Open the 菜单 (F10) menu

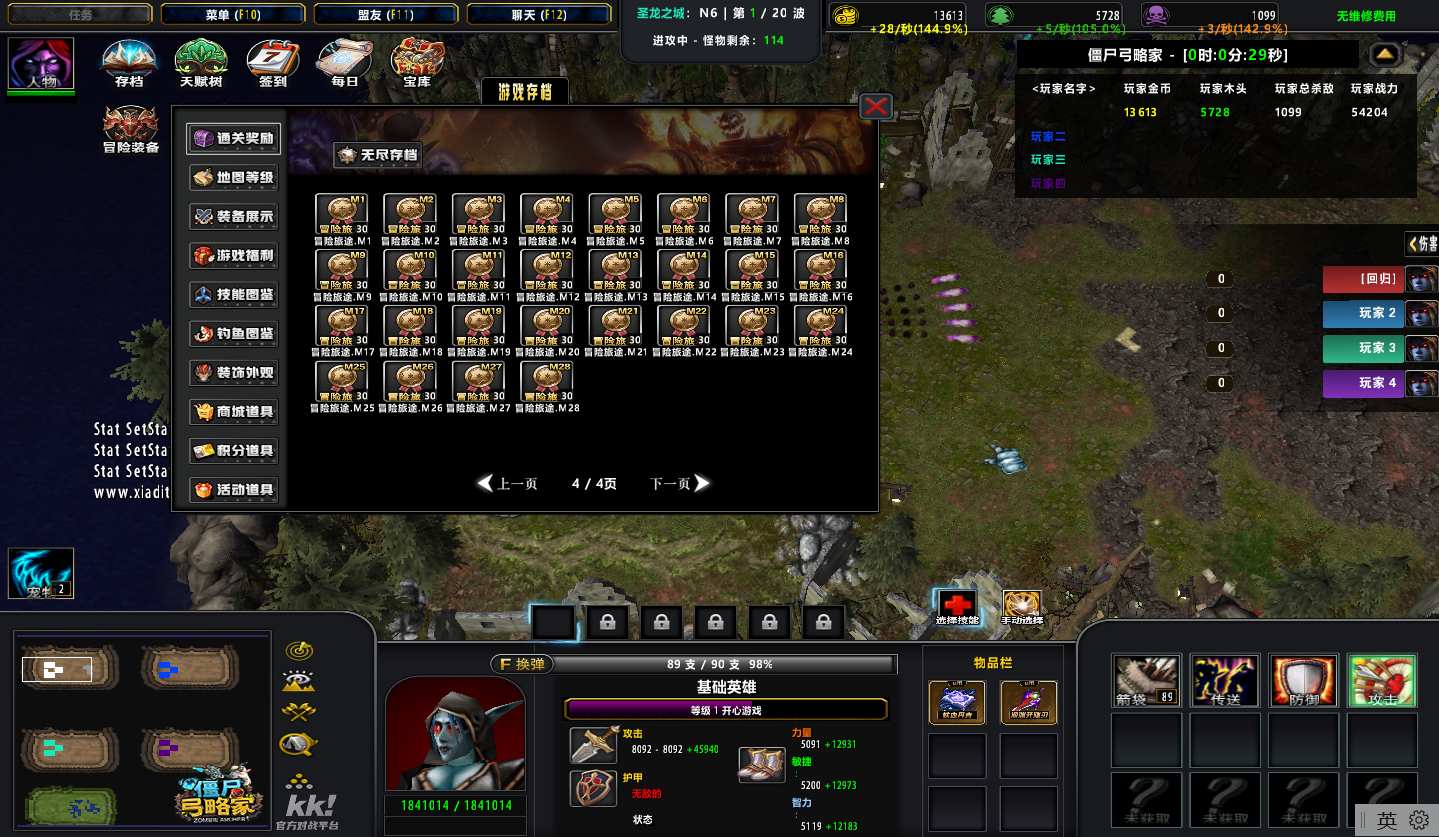pos(233,15)
